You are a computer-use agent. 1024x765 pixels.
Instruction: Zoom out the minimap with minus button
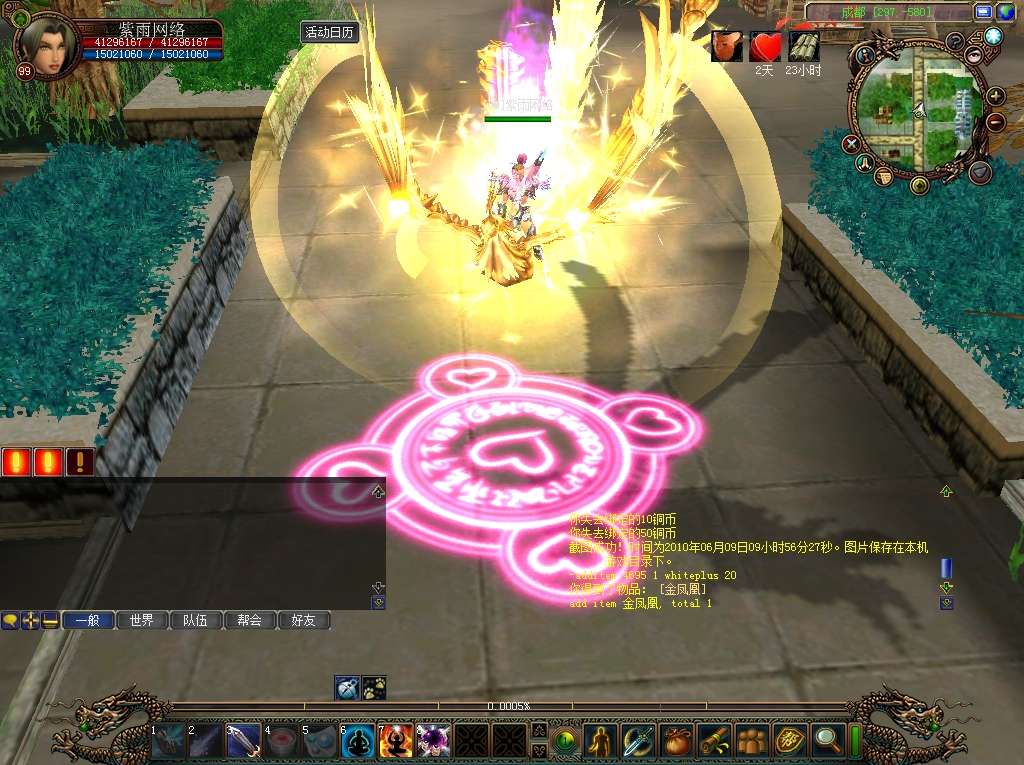click(996, 122)
